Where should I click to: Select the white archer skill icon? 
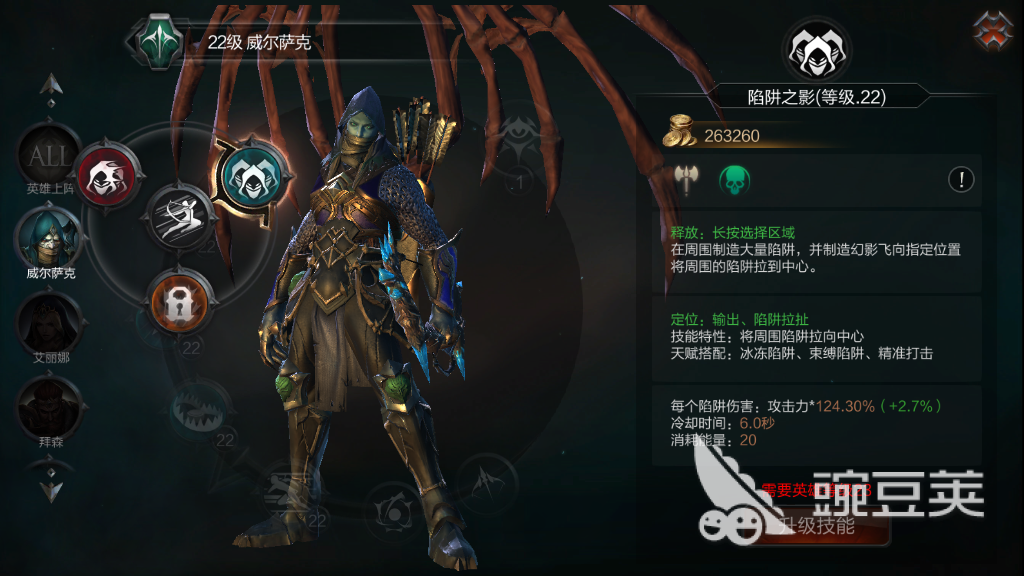tap(180, 215)
